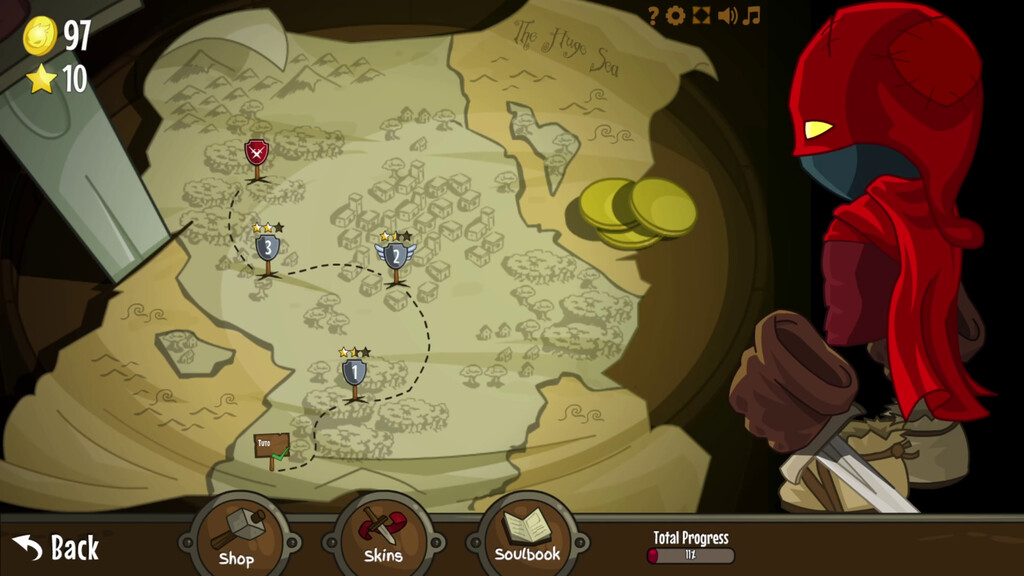Toggle sound effects speaker icon
This screenshot has width=1024, height=576.
click(727, 15)
